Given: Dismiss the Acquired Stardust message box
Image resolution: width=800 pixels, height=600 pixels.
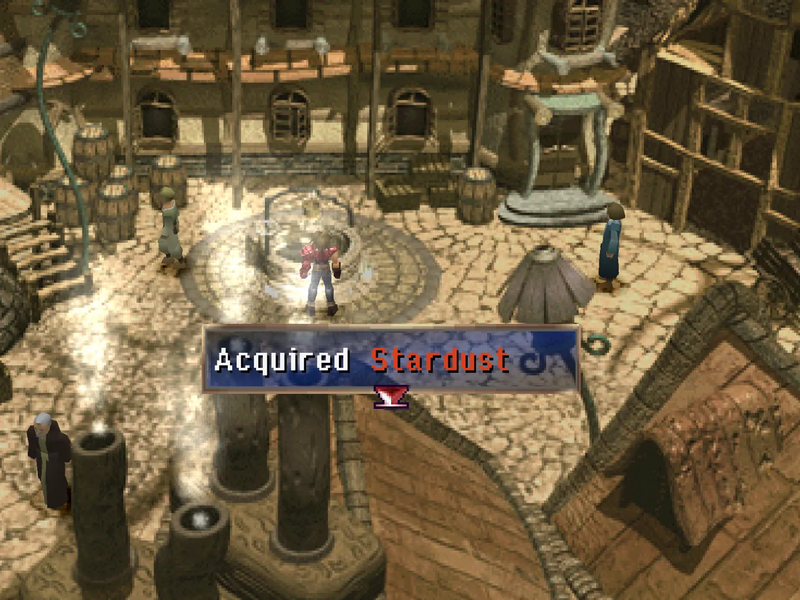Looking at the screenshot, I should tap(391, 359).
